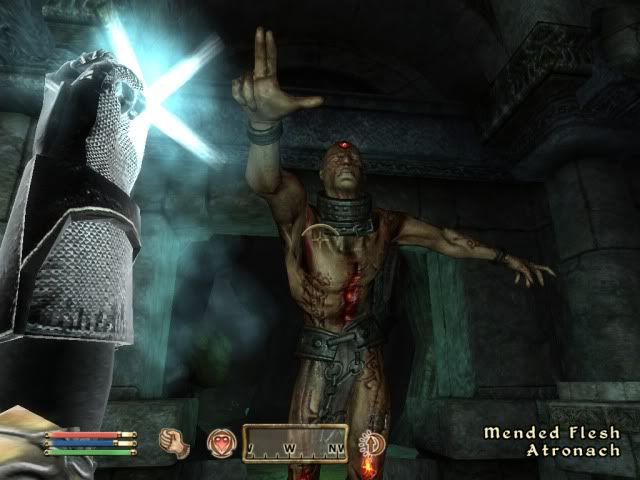
Task: Click the heart restore spell icon
Action: point(220,444)
